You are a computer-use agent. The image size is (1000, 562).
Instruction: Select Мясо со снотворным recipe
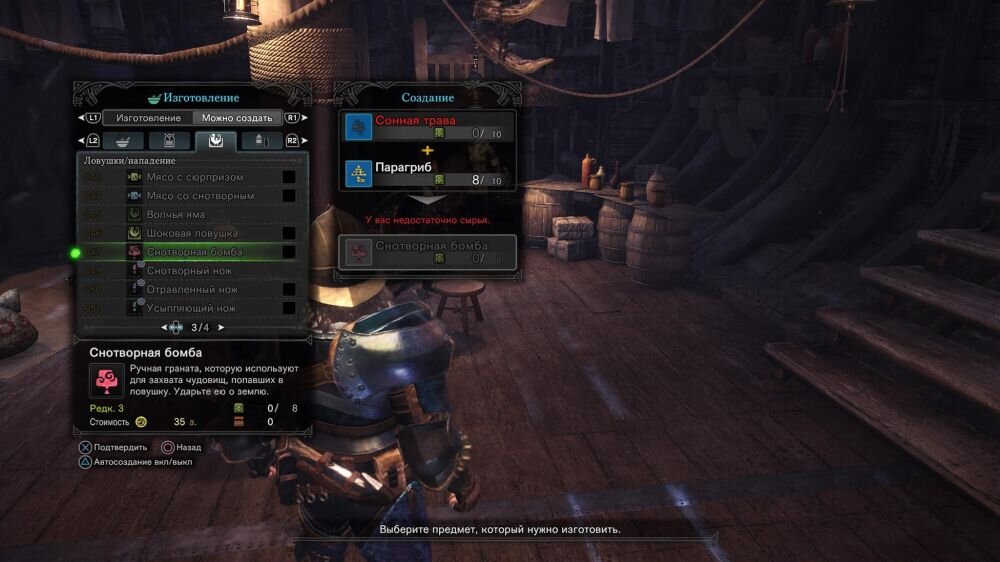pos(200,196)
